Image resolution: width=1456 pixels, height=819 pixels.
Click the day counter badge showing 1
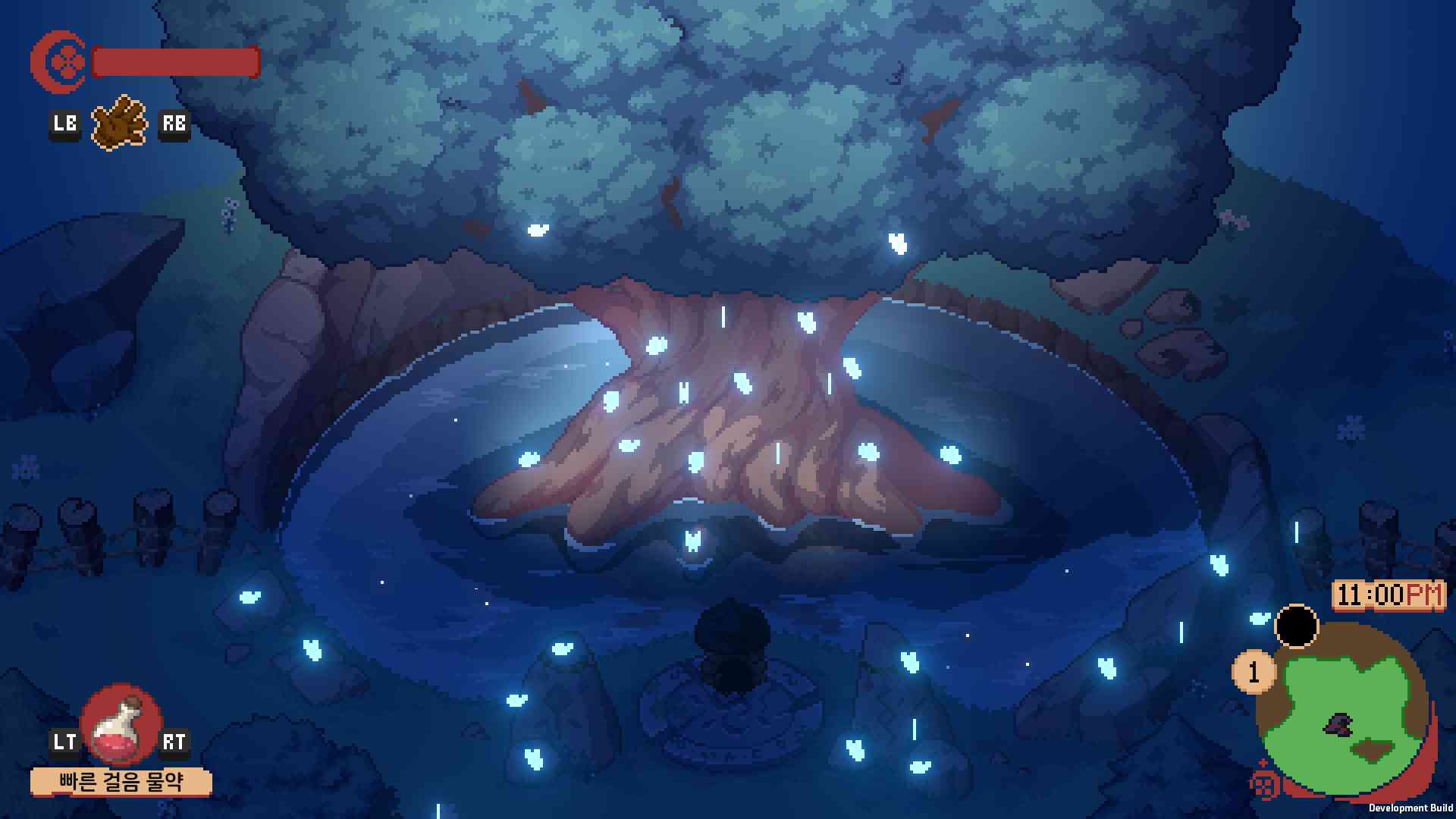(x=1254, y=671)
